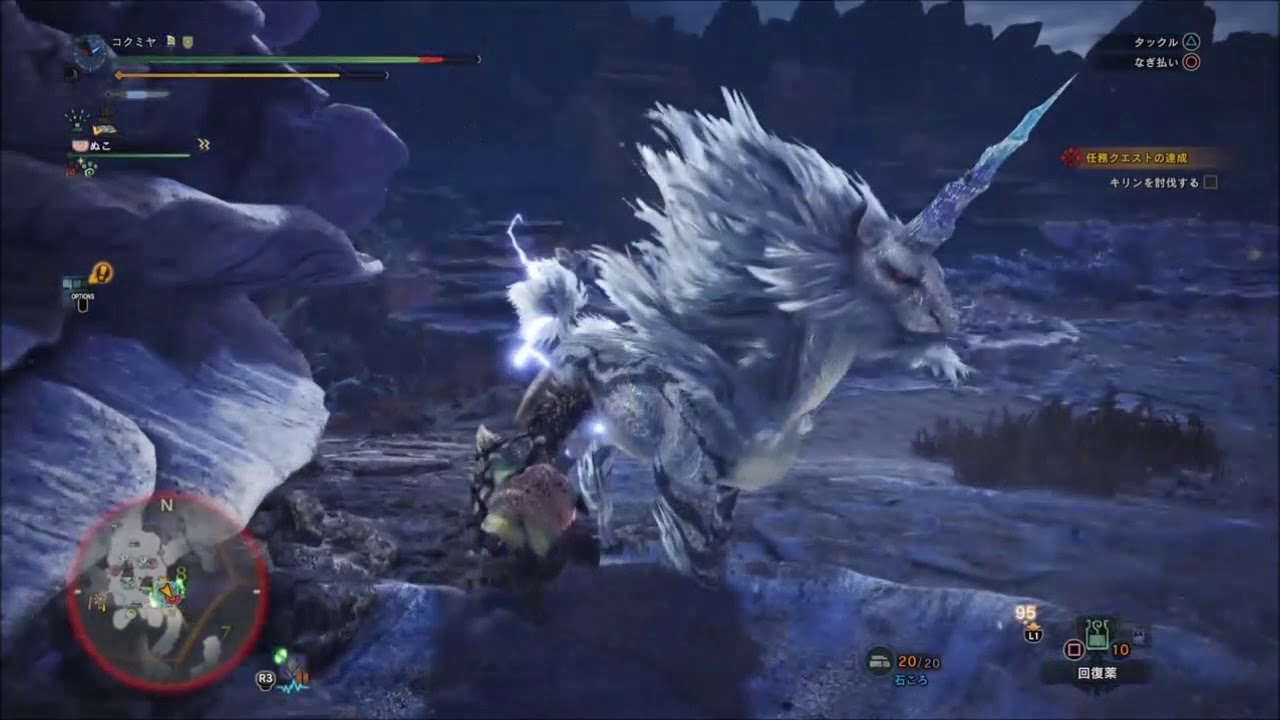Click the shield icon beside コクミヤ name

188,42
